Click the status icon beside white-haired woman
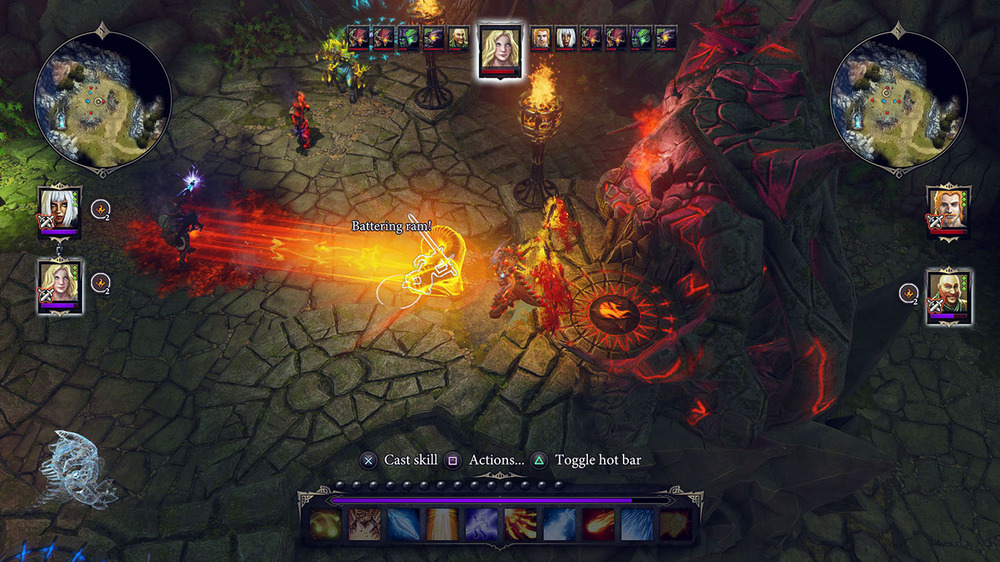This screenshot has height=562, width=1000. (100, 209)
